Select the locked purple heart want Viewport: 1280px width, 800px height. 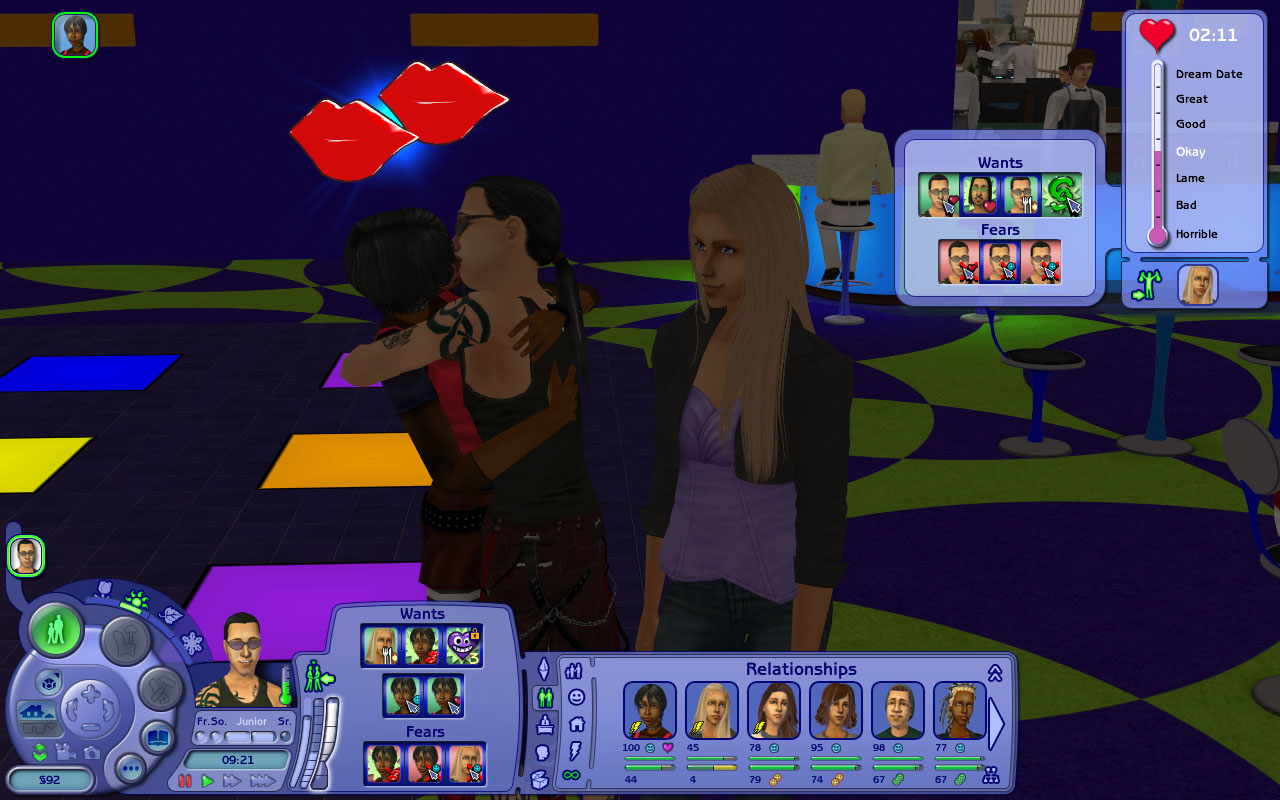463,647
